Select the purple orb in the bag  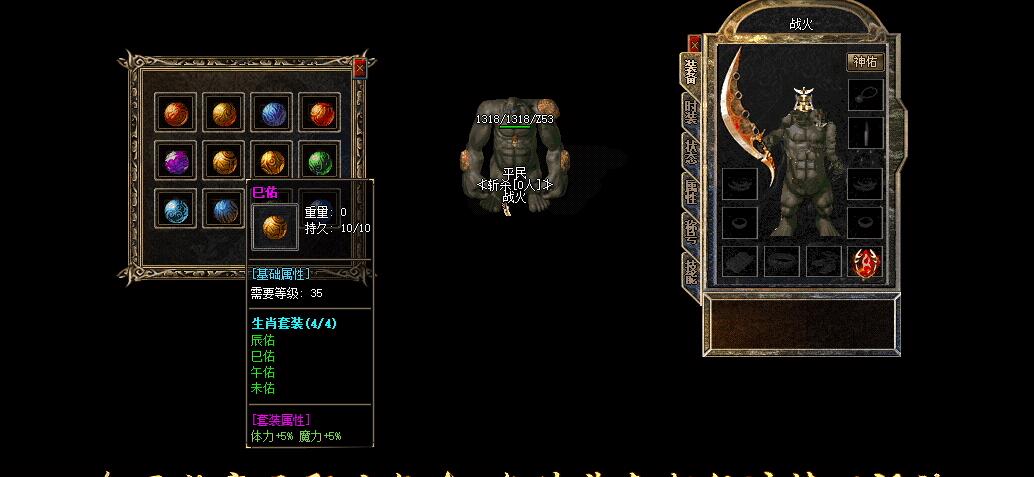point(177,161)
